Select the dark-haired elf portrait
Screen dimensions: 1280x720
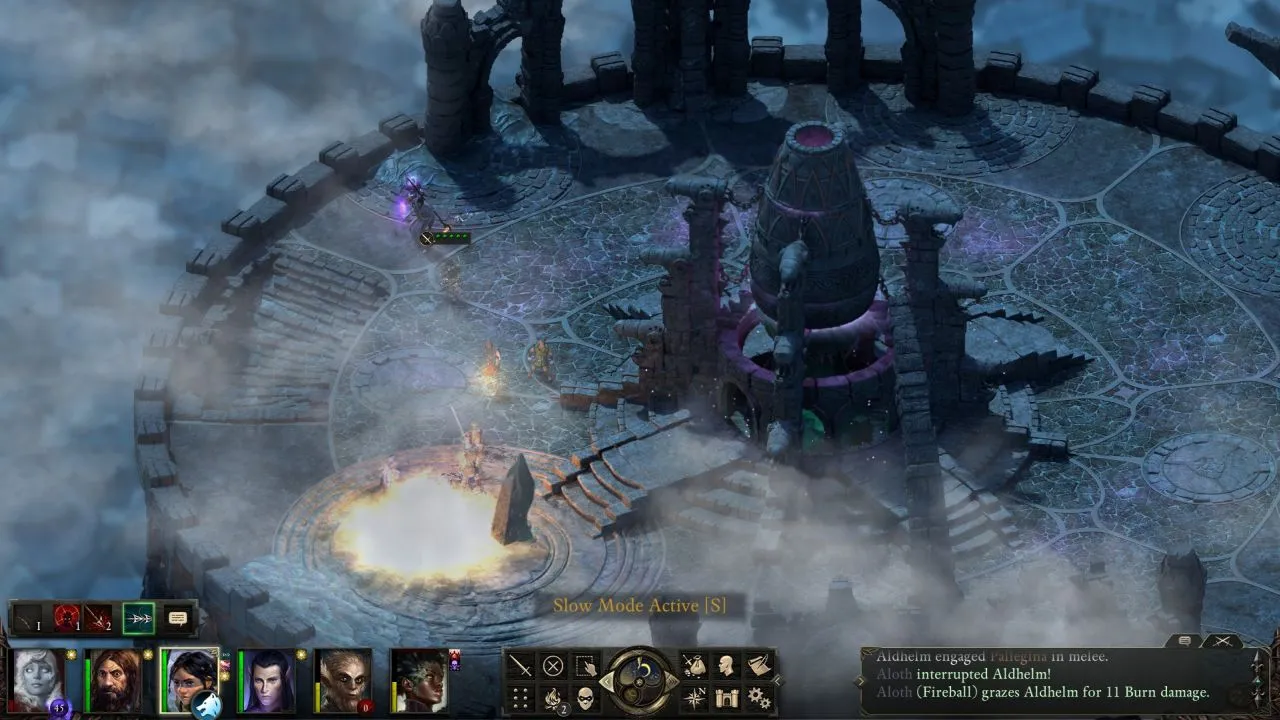[x=266, y=680]
